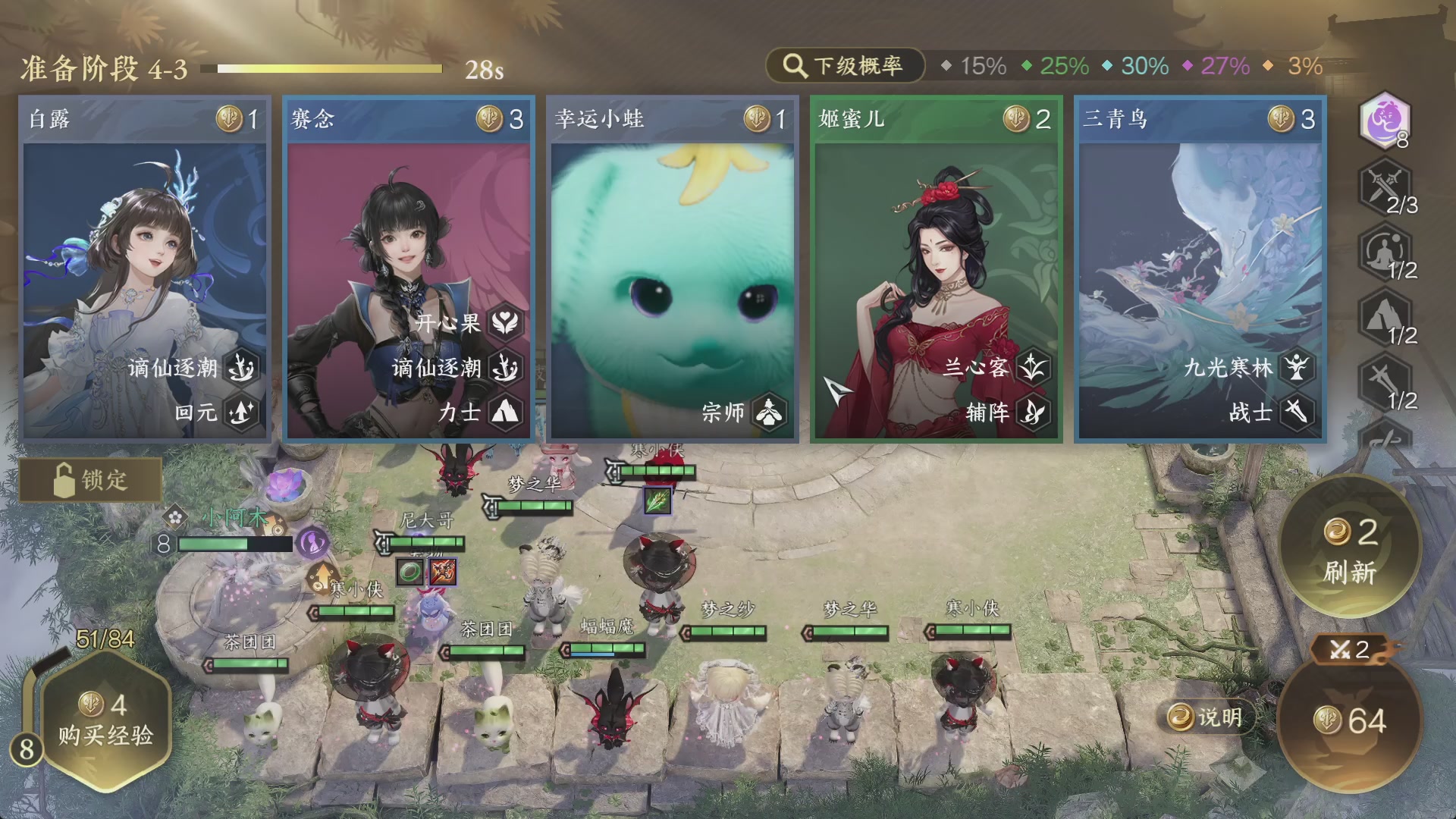
Task: Click the 九光寒林 trait icon on 三青鸟's card
Action: point(1298,369)
